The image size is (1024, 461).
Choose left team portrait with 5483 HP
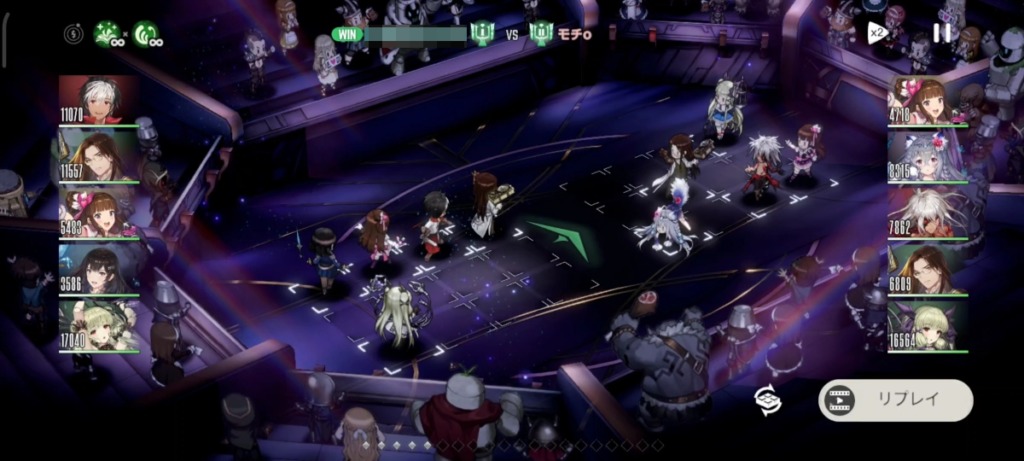pos(98,212)
